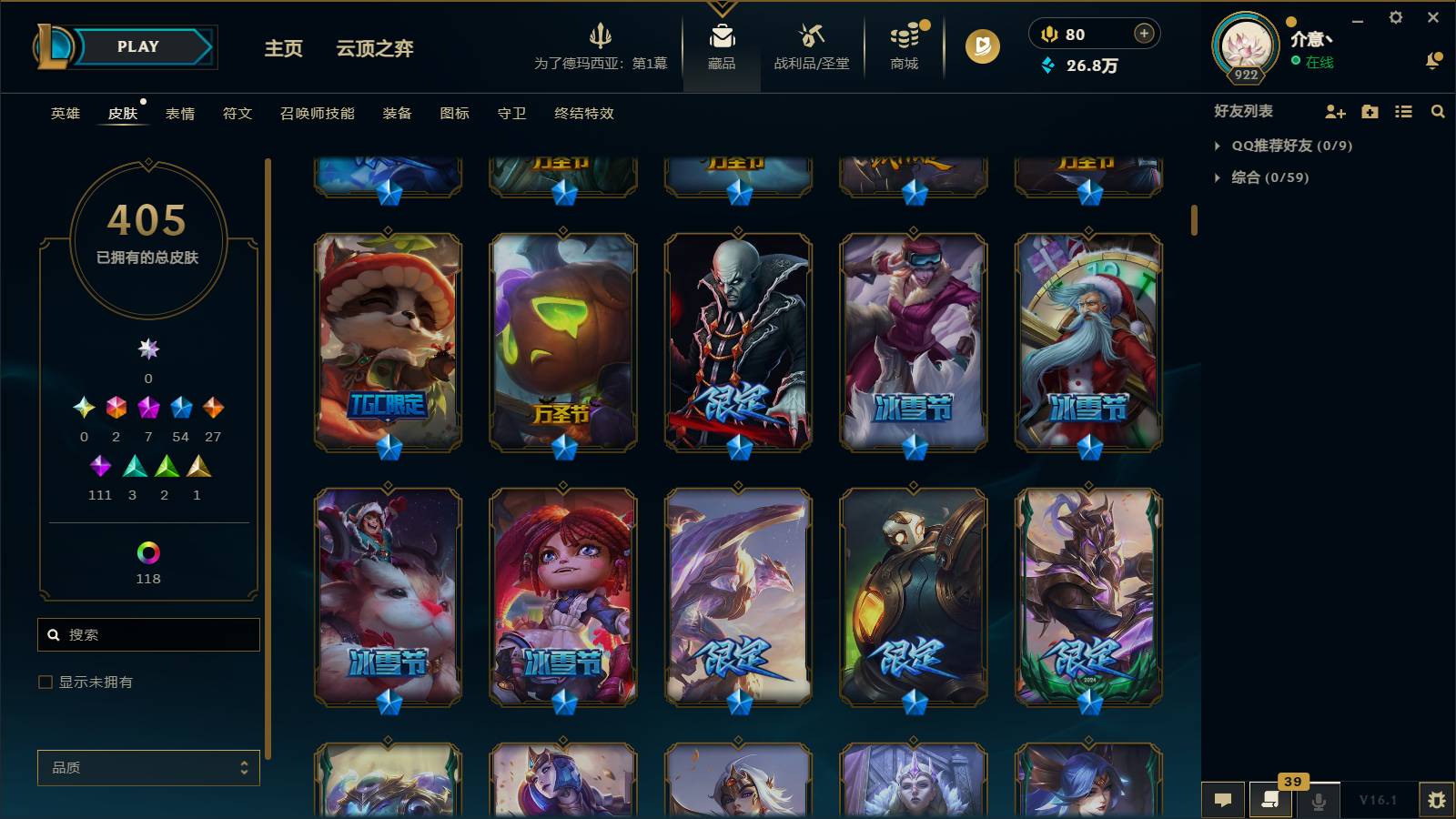Click the microphone voice chat icon

pyautogui.click(x=1318, y=800)
